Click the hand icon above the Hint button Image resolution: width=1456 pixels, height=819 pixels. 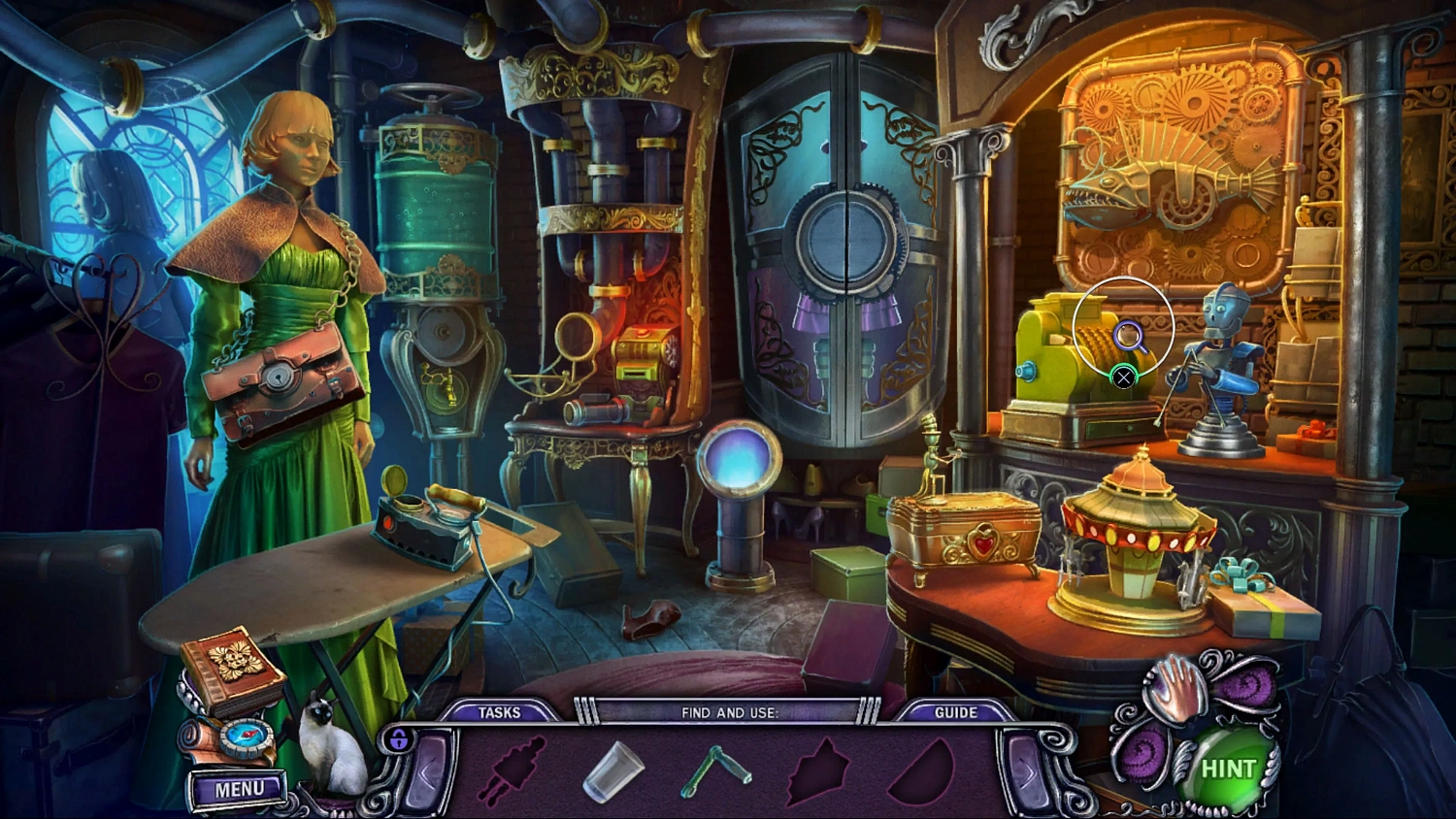1175,691
